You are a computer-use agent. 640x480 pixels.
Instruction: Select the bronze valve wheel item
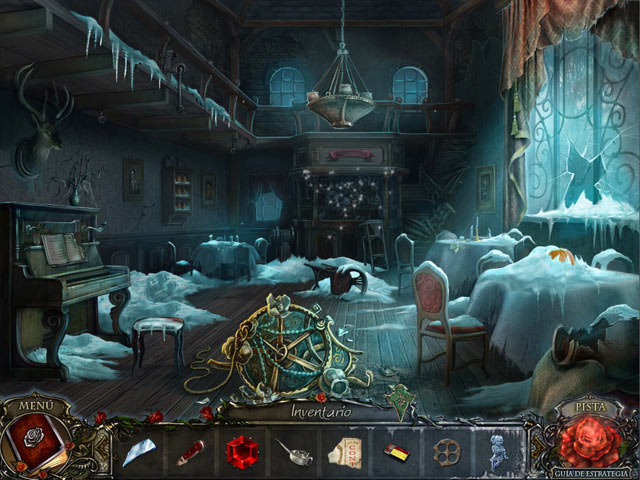[447, 452]
